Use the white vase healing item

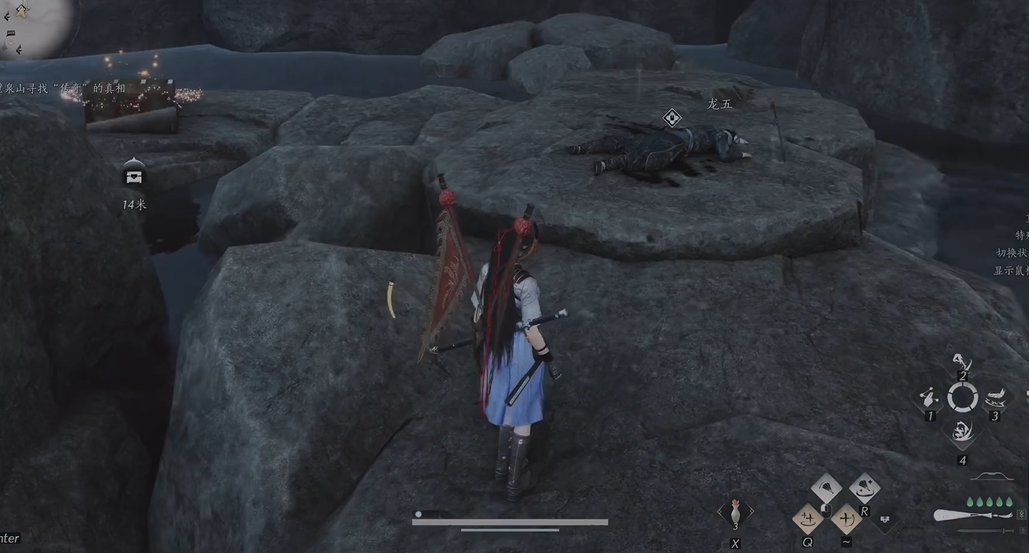(x=736, y=510)
